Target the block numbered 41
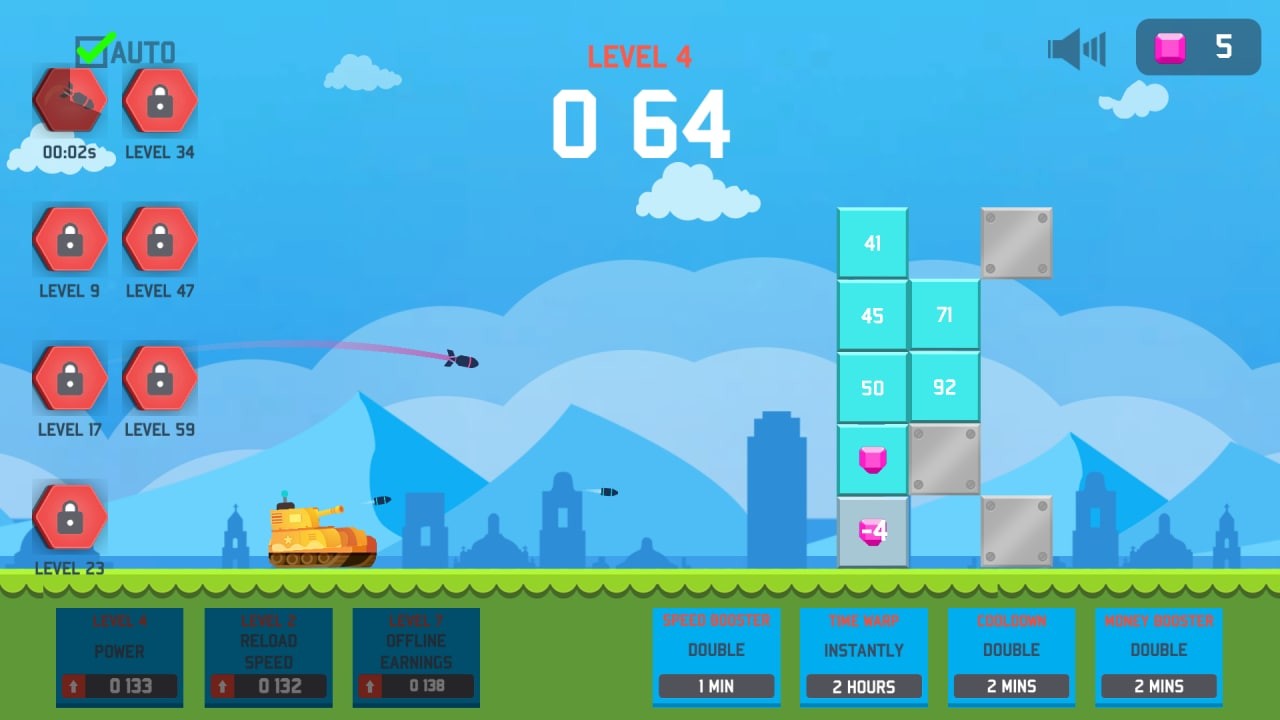 (873, 243)
